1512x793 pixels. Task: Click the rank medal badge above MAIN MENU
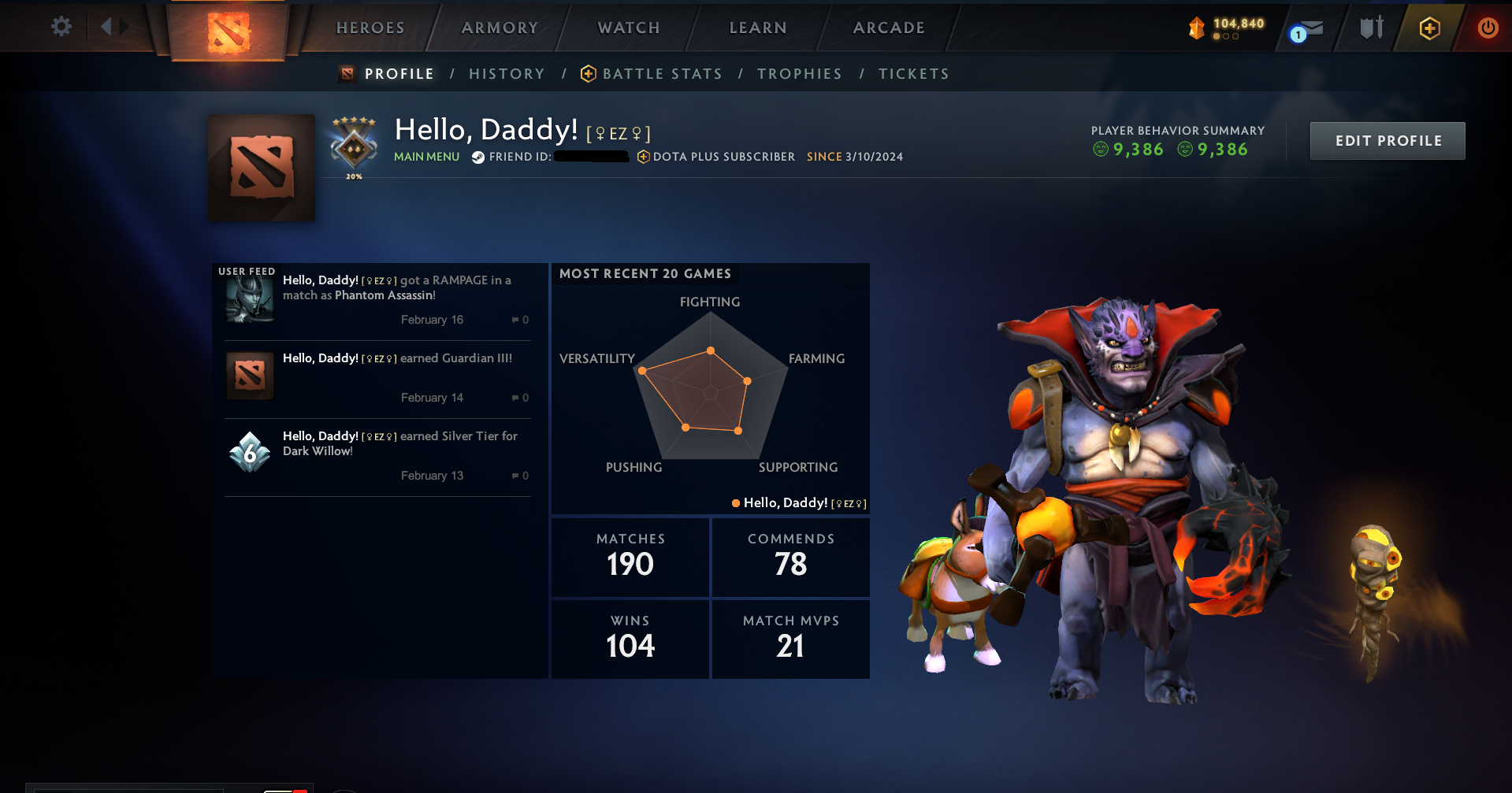[x=352, y=144]
